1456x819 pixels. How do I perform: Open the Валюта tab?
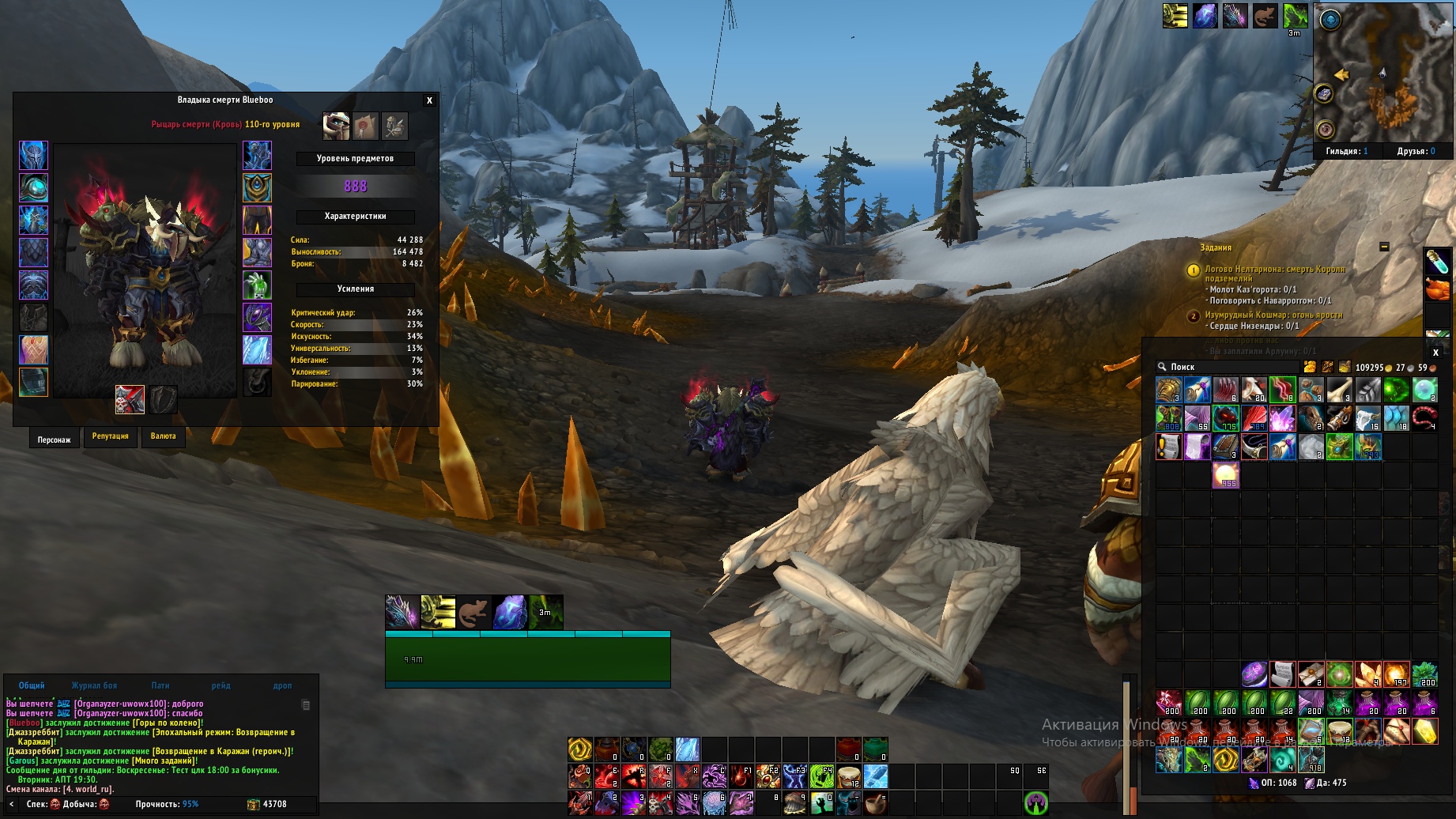coord(164,436)
